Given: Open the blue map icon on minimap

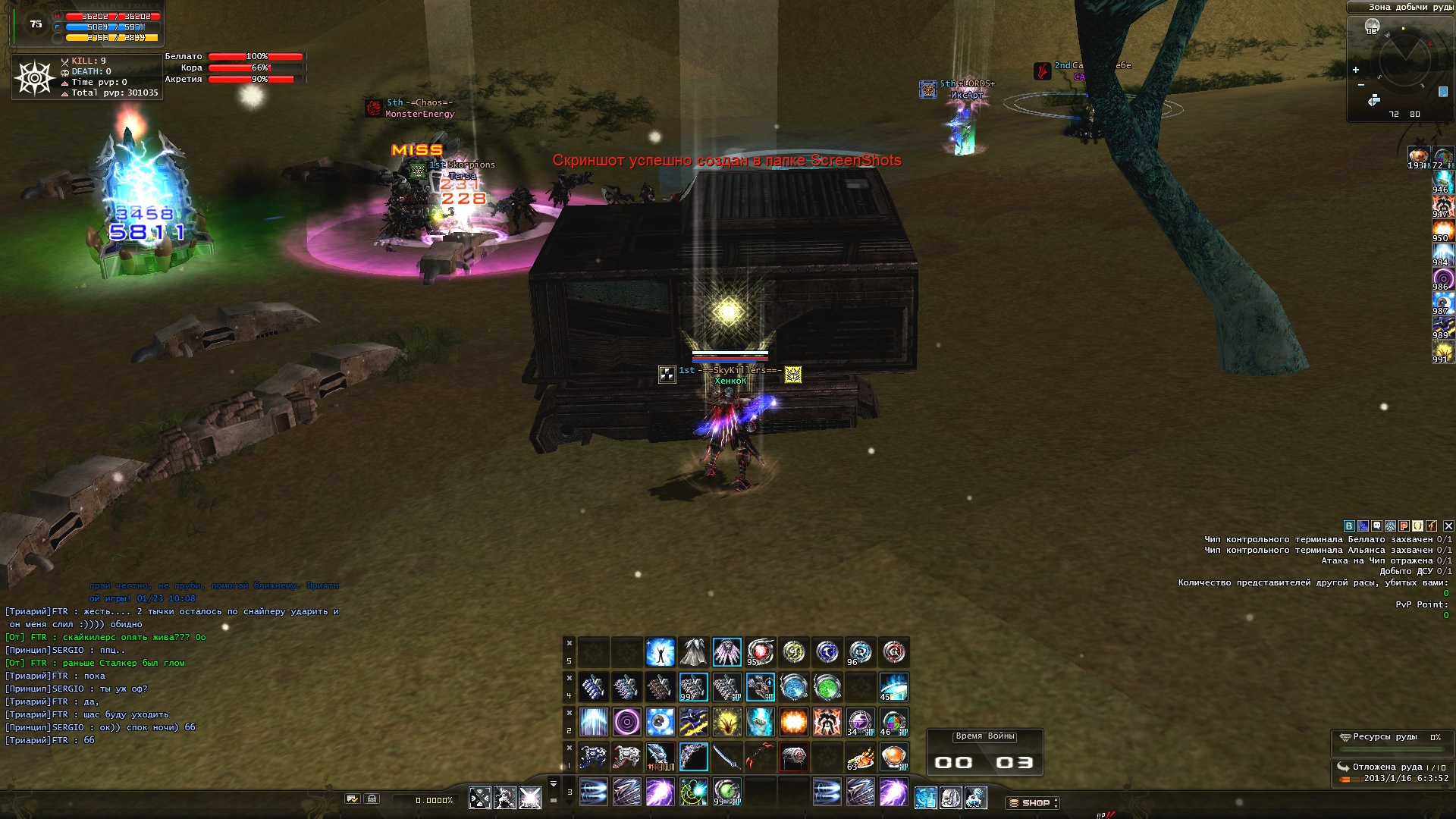Looking at the screenshot, I should (x=1443, y=93).
